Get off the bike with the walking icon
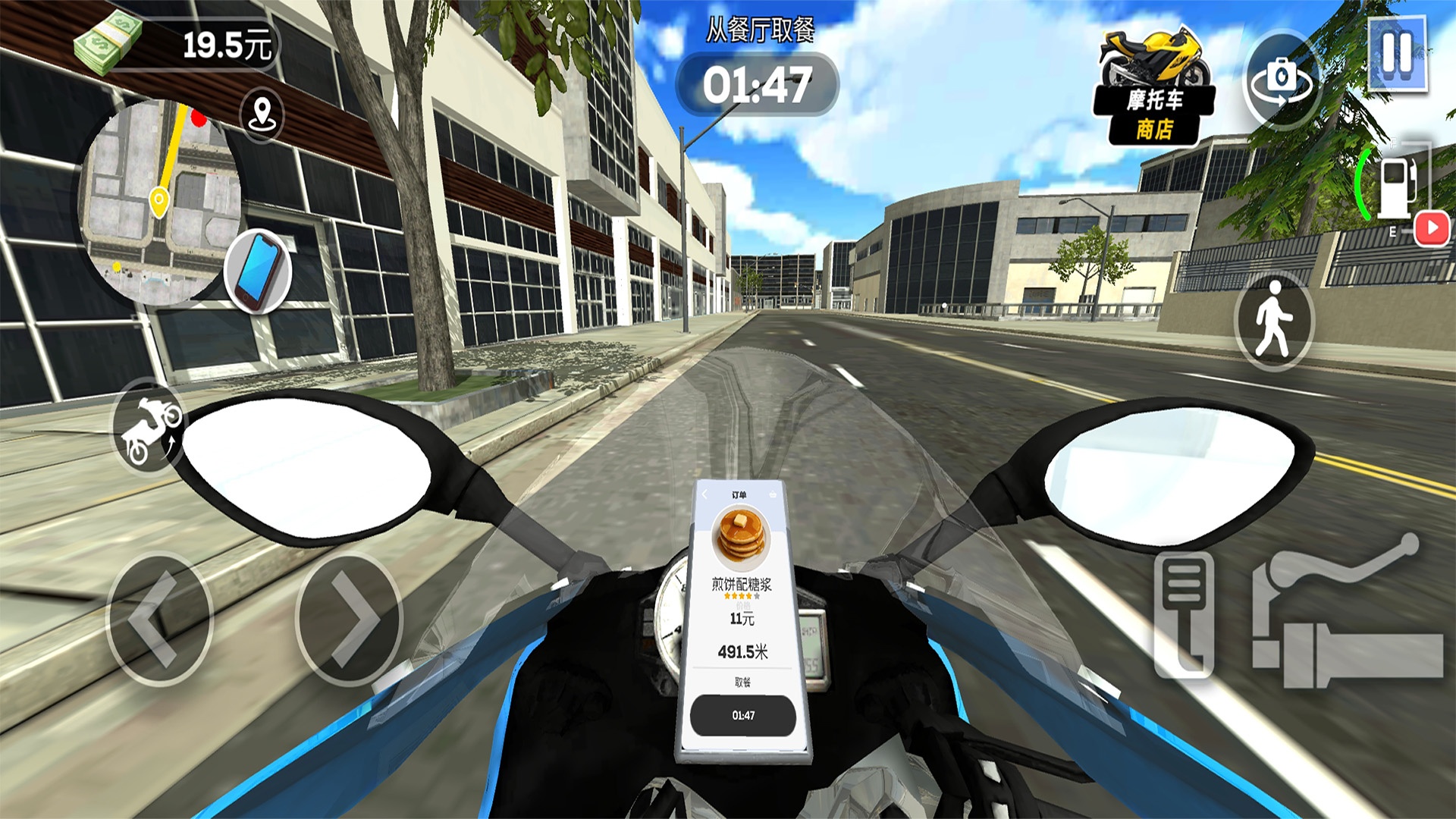The image size is (1456, 819). (1273, 322)
